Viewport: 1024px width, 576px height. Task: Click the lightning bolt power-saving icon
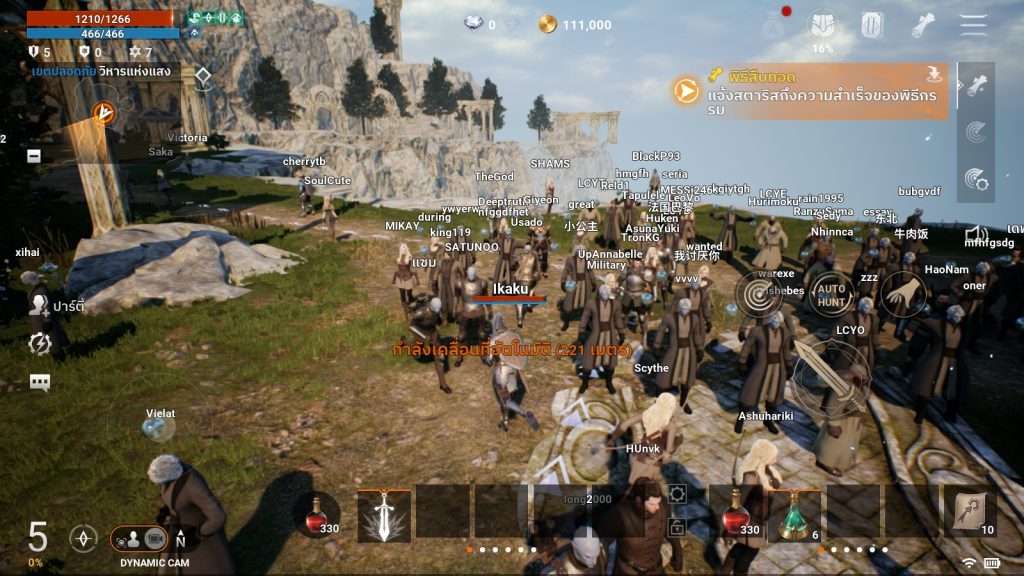40,343
